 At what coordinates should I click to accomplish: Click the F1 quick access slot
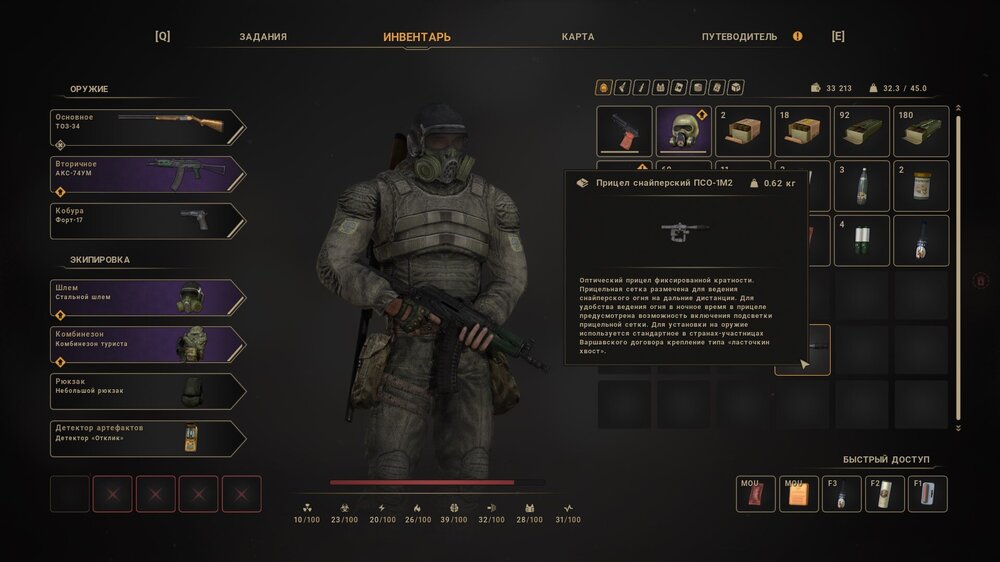(x=927, y=494)
